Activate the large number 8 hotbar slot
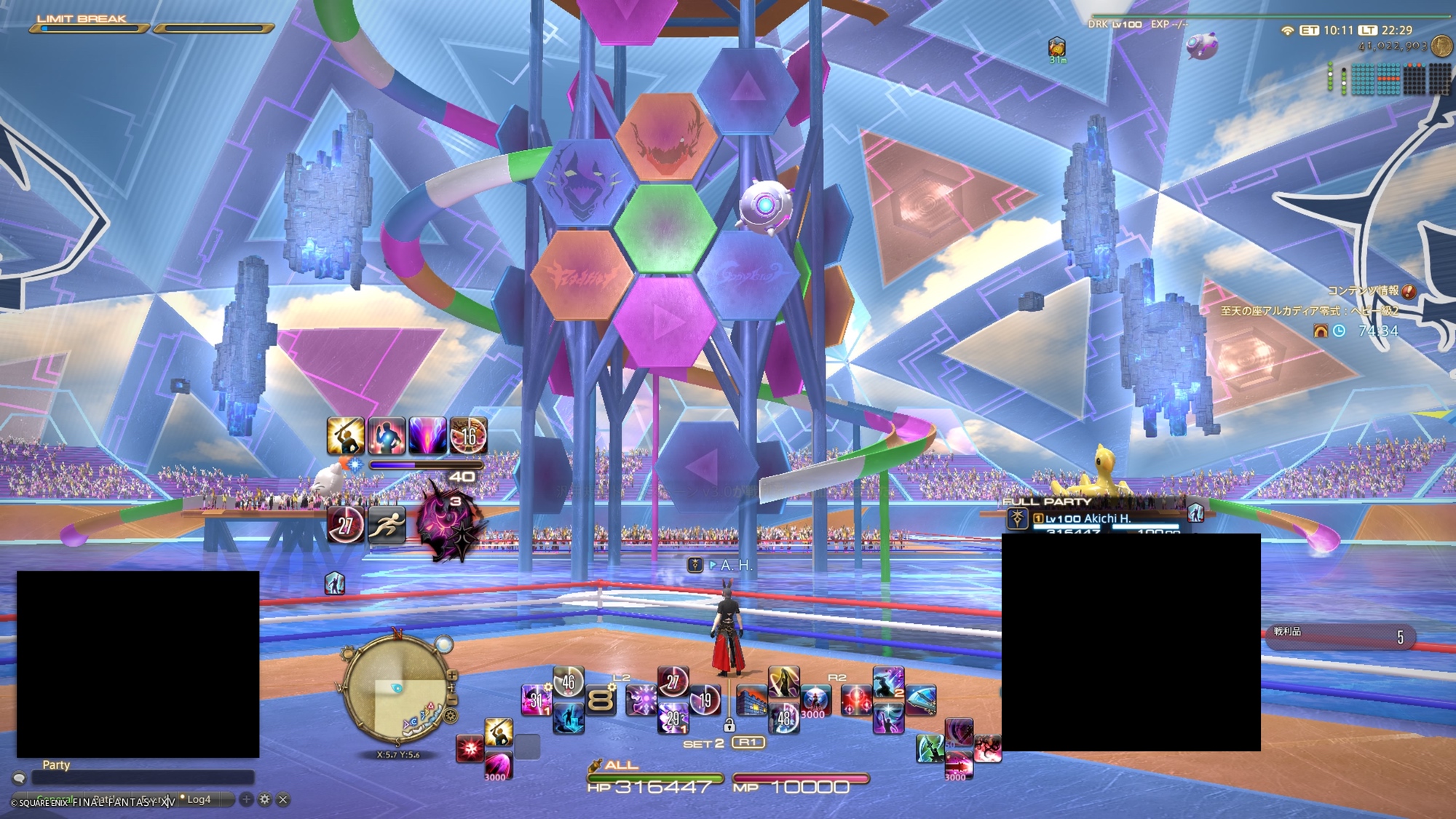This screenshot has width=1456, height=819. [x=601, y=700]
